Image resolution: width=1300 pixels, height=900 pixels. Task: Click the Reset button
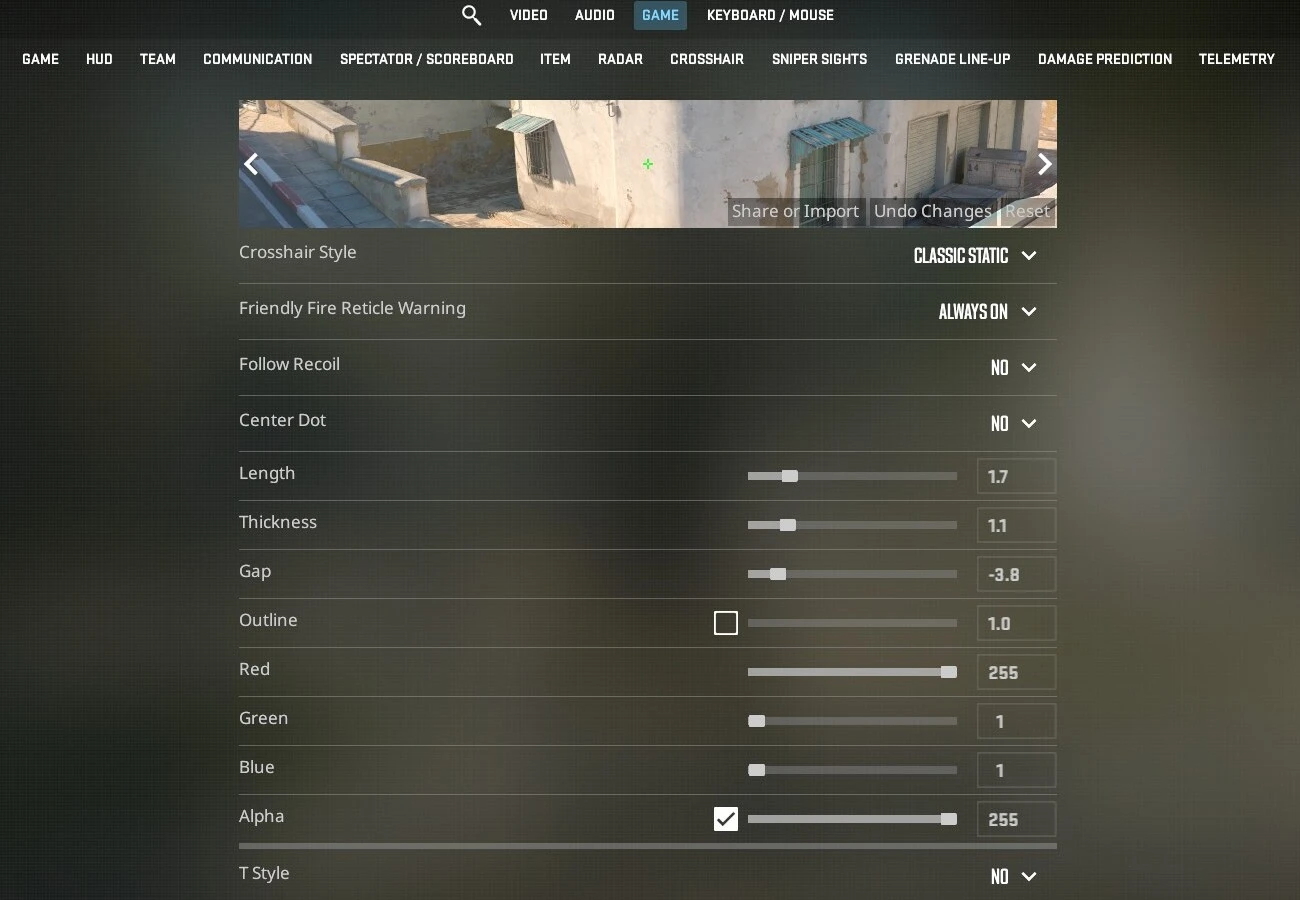tap(1027, 211)
